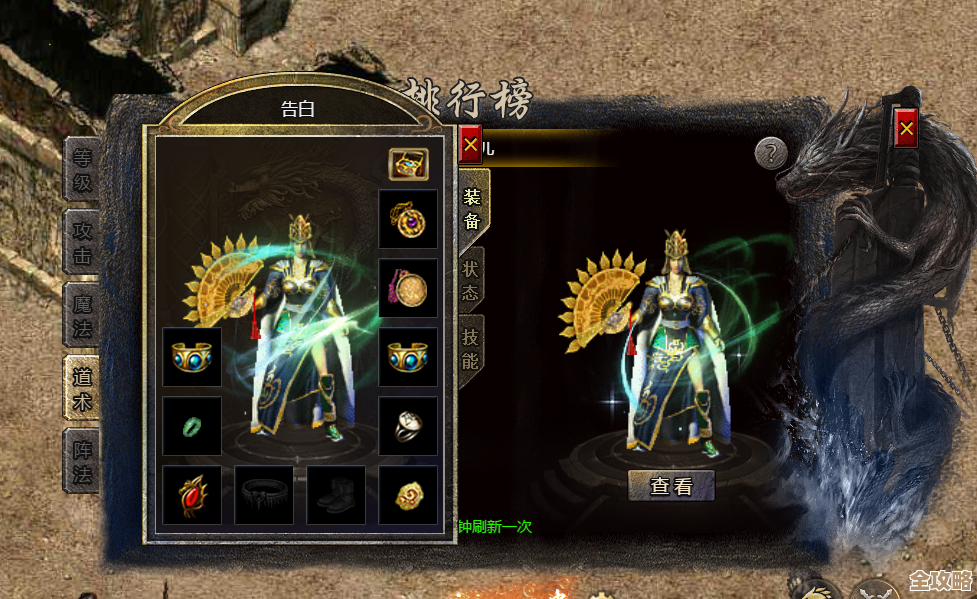This screenshot has width=977, height=599.
Task: Open the 状态 status tab
Action: [x=471, y=281]
